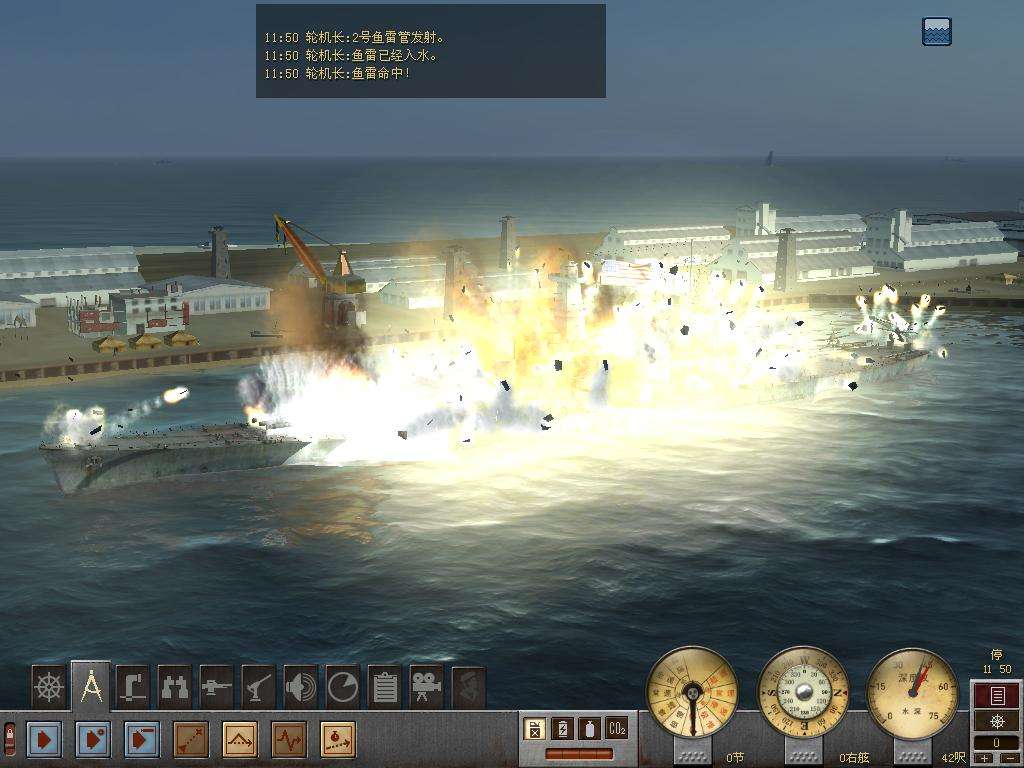Screen dimensions: 1024x768
Task: Click the CO2 level indicator button
Action: [617, 729]
